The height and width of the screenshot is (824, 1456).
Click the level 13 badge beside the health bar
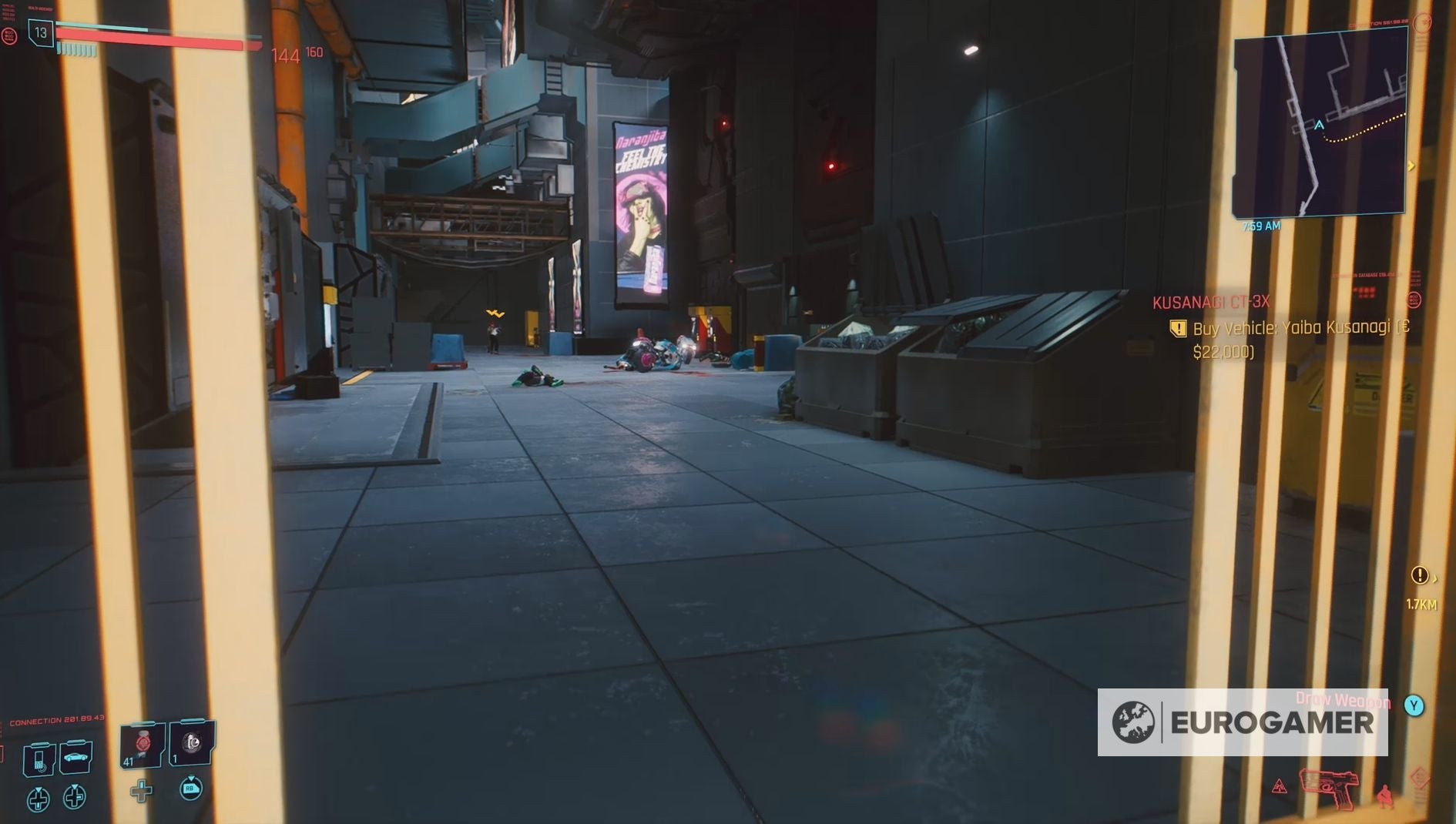(42, 32)
